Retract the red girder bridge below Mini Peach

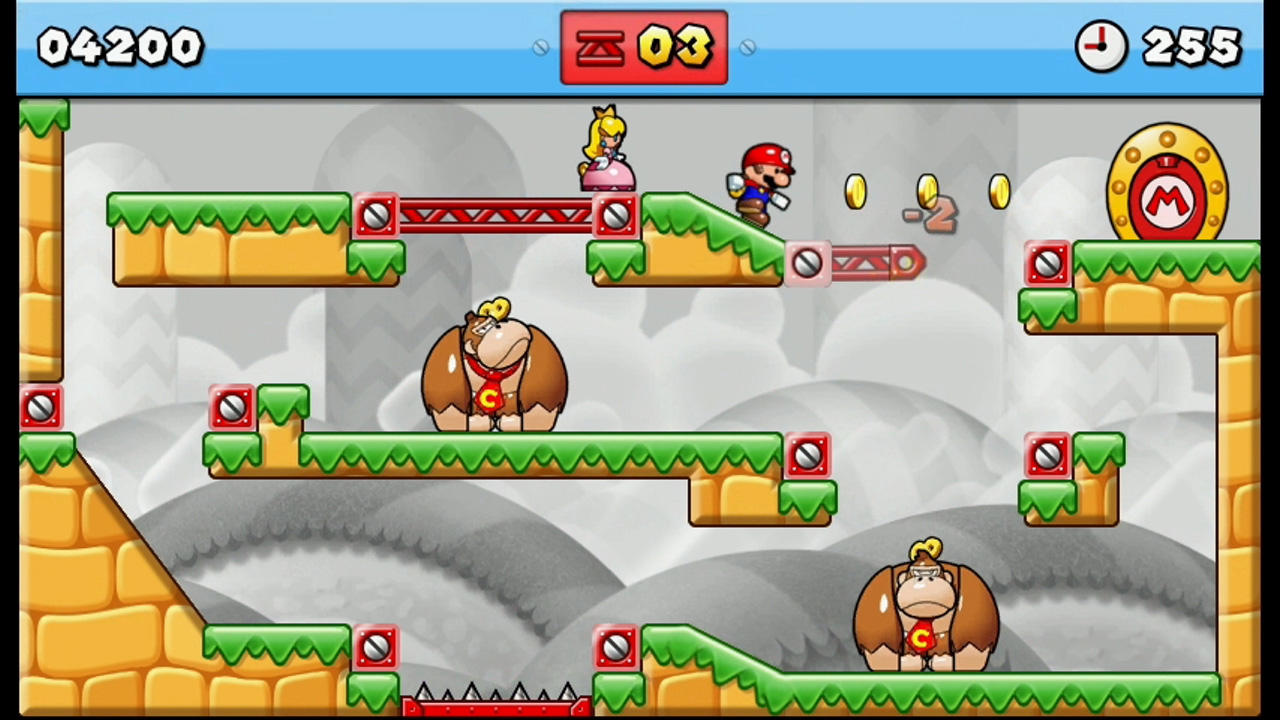click(x=495, y=214)
